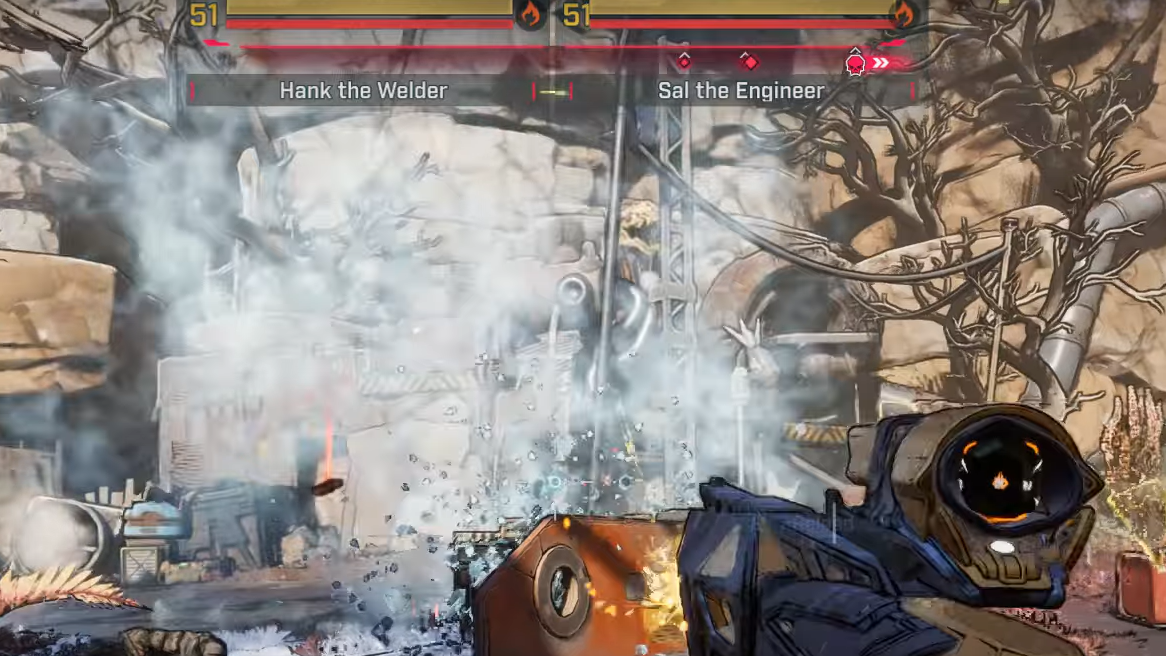
Task: Click Hank the Welder's fire element icon
Action: point(530,14)
